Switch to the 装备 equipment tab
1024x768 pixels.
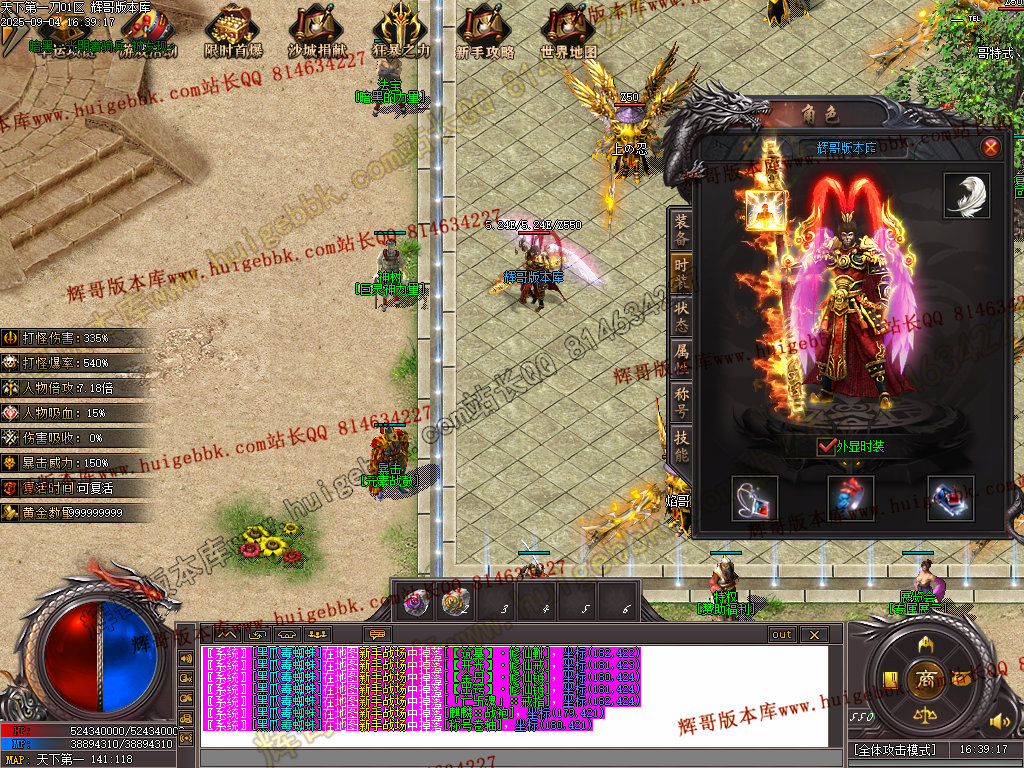click(681, 229)
